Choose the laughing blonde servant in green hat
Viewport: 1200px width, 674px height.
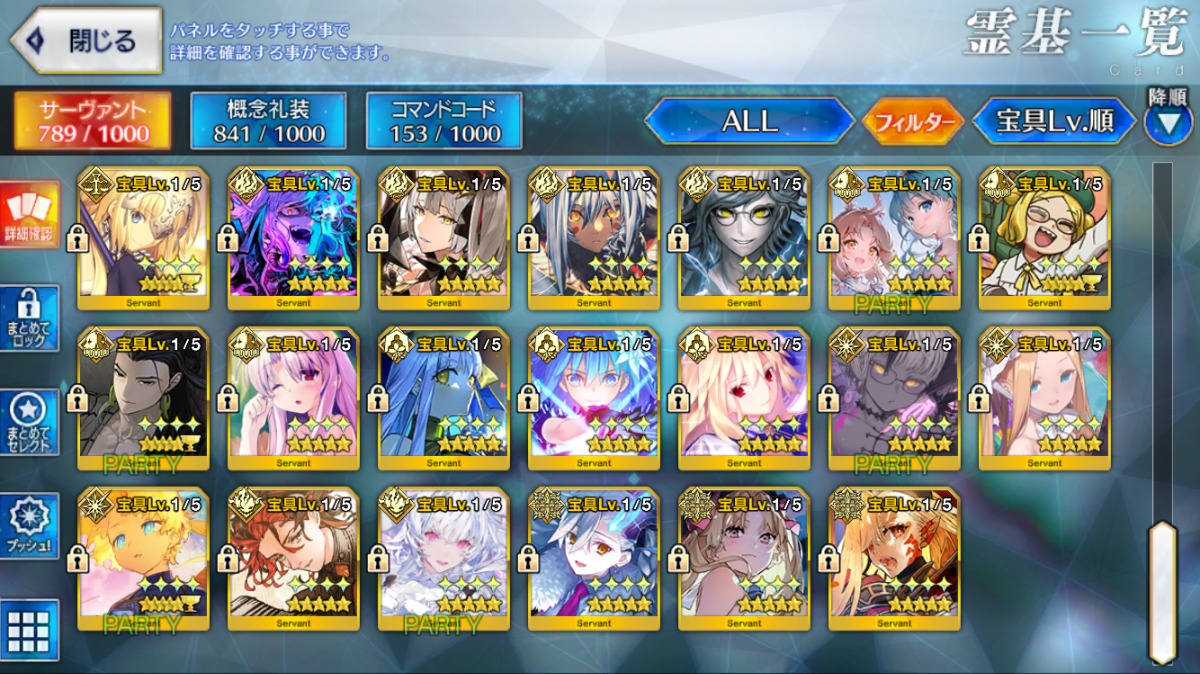(1044, 238)
